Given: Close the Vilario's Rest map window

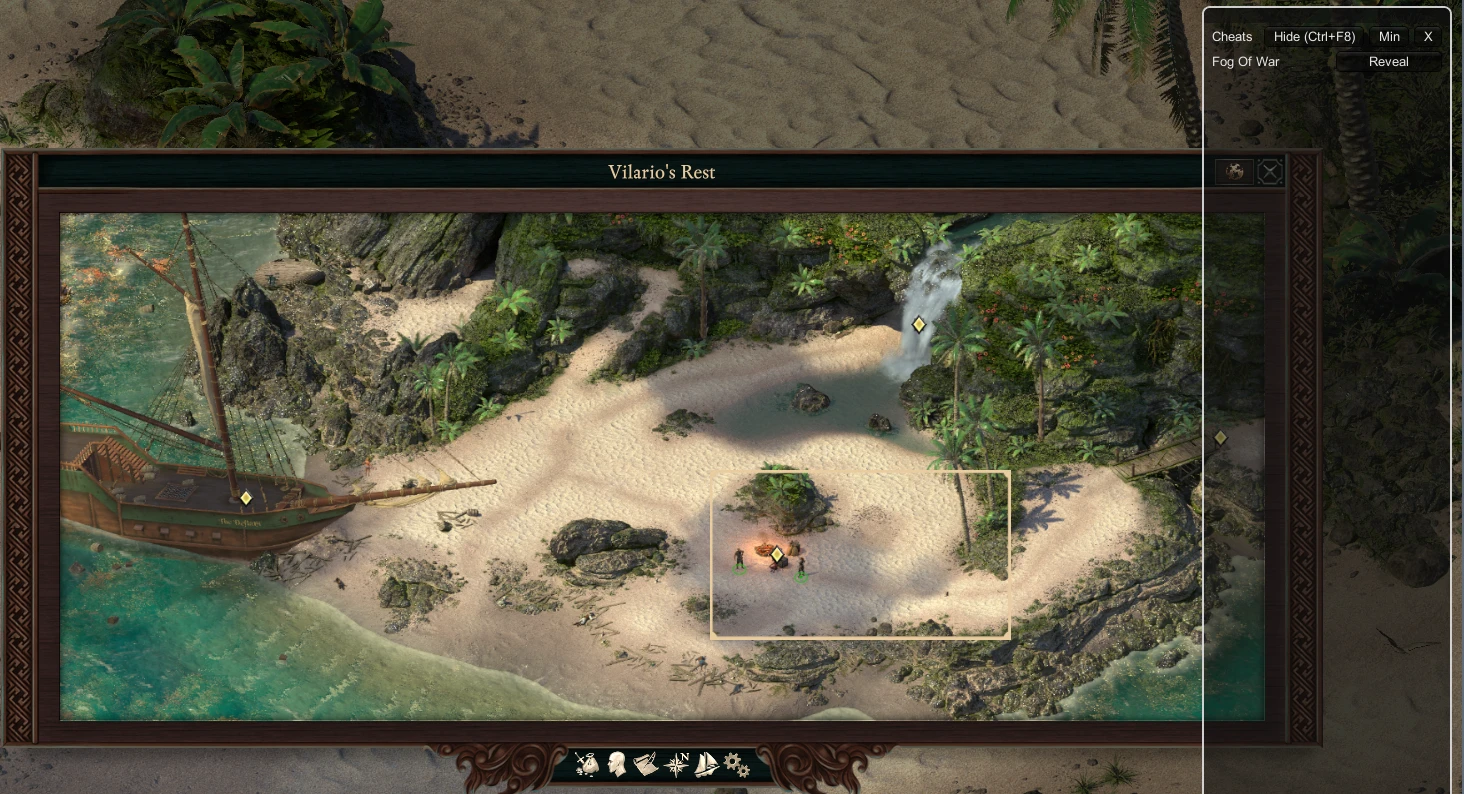Looking at the screenshot, I should (x=1270, y=171).
